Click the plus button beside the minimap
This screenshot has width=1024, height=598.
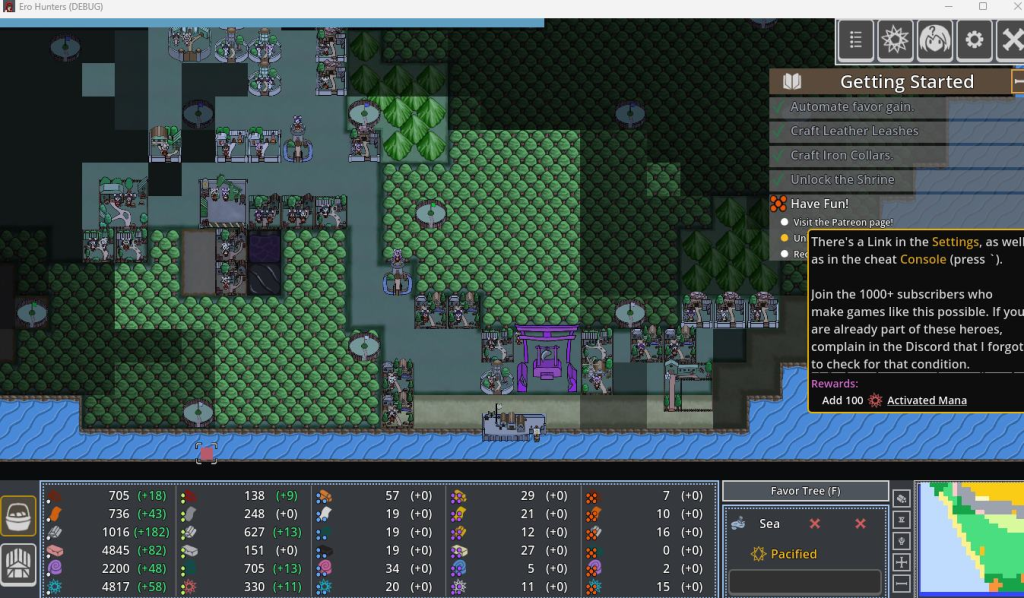pos(901,562)
